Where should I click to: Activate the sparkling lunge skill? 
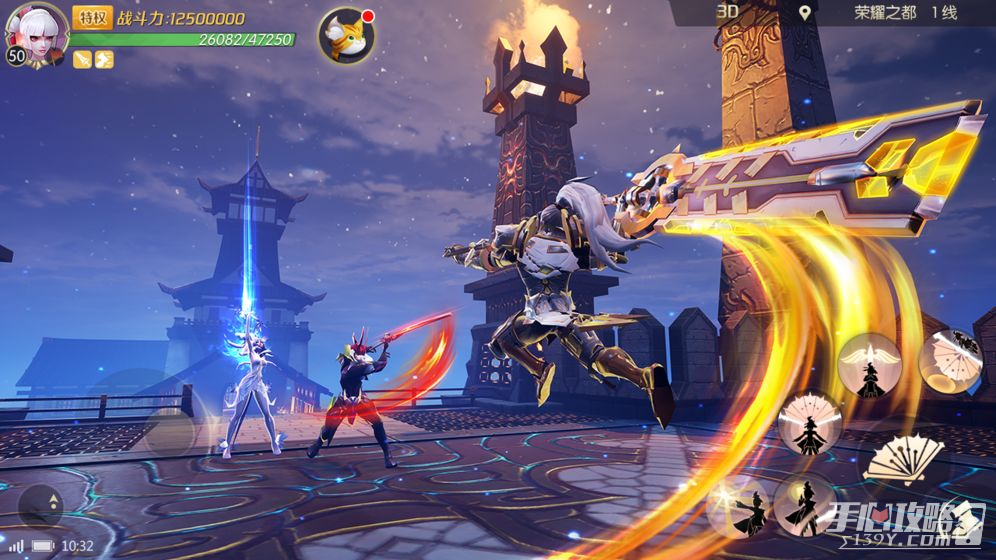[x=738, y=507]
